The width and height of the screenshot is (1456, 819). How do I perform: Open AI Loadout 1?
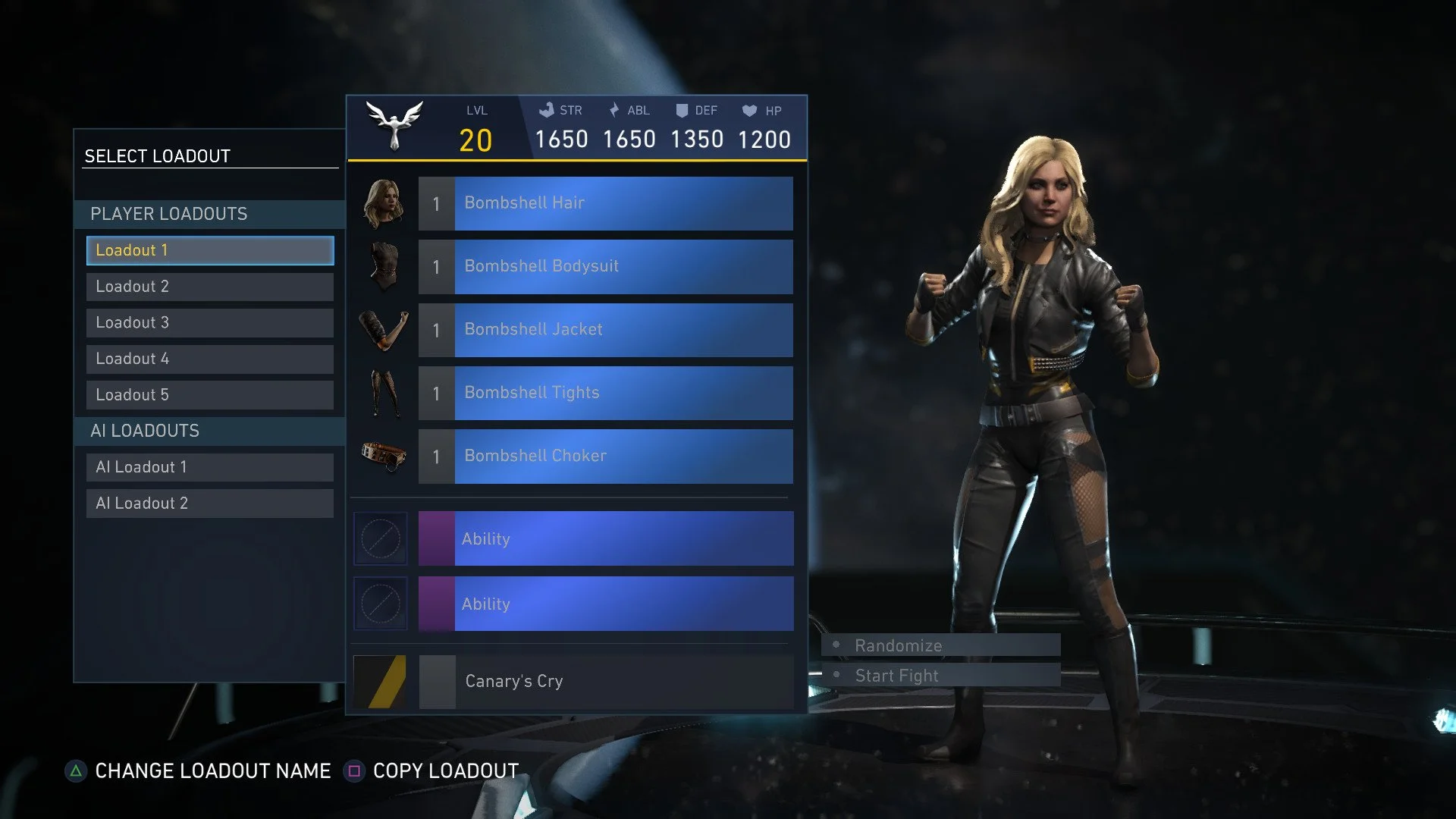209,467
